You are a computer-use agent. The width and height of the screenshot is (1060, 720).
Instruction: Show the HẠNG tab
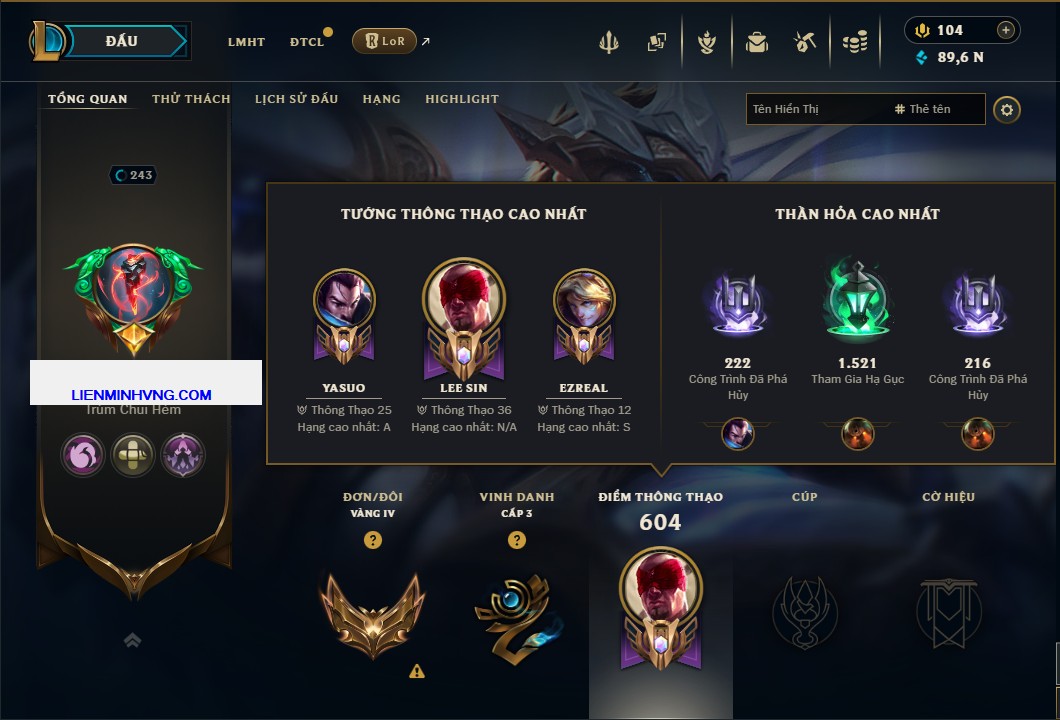(x=381, y=99)
